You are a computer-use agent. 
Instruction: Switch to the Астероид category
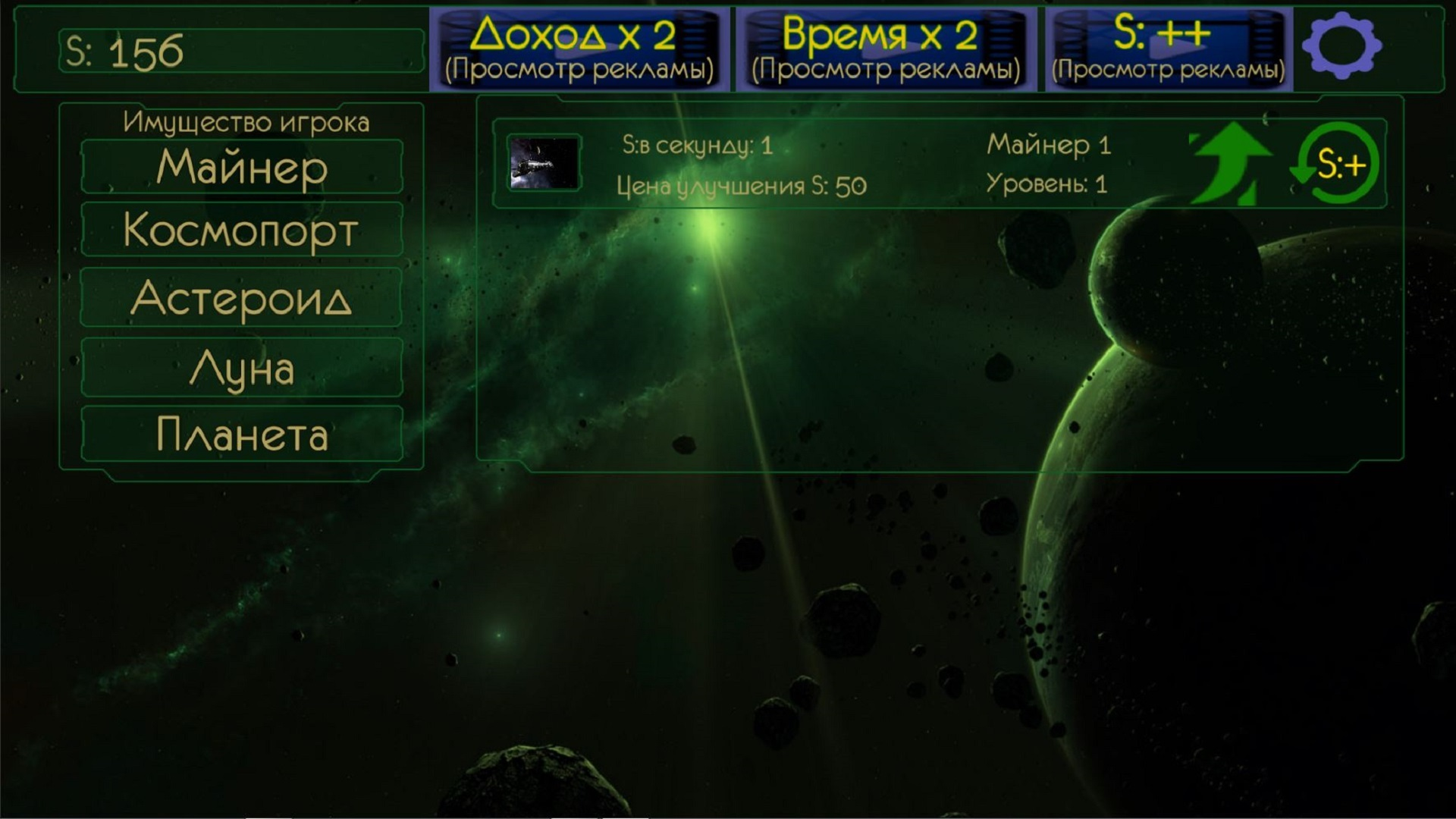coord(241,300)
